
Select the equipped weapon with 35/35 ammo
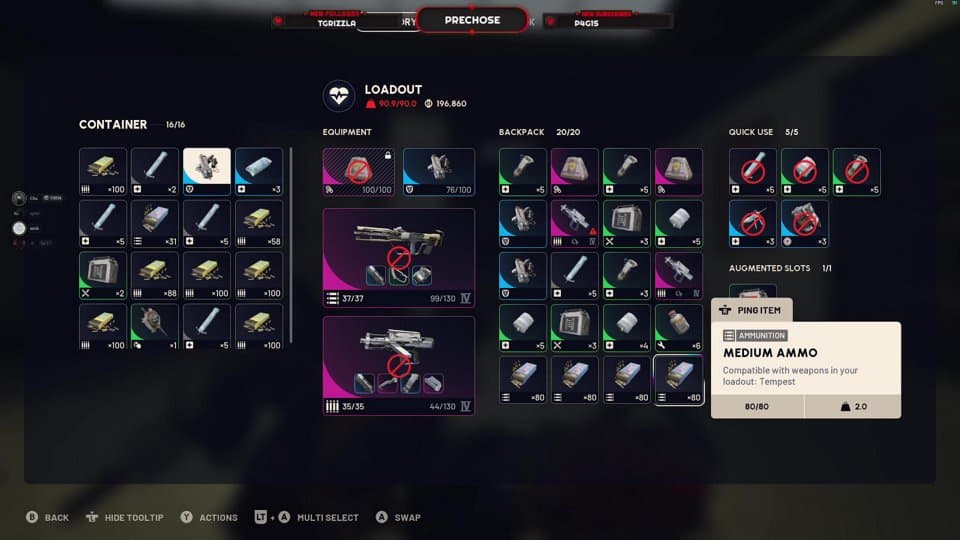(x=398, y=365)
